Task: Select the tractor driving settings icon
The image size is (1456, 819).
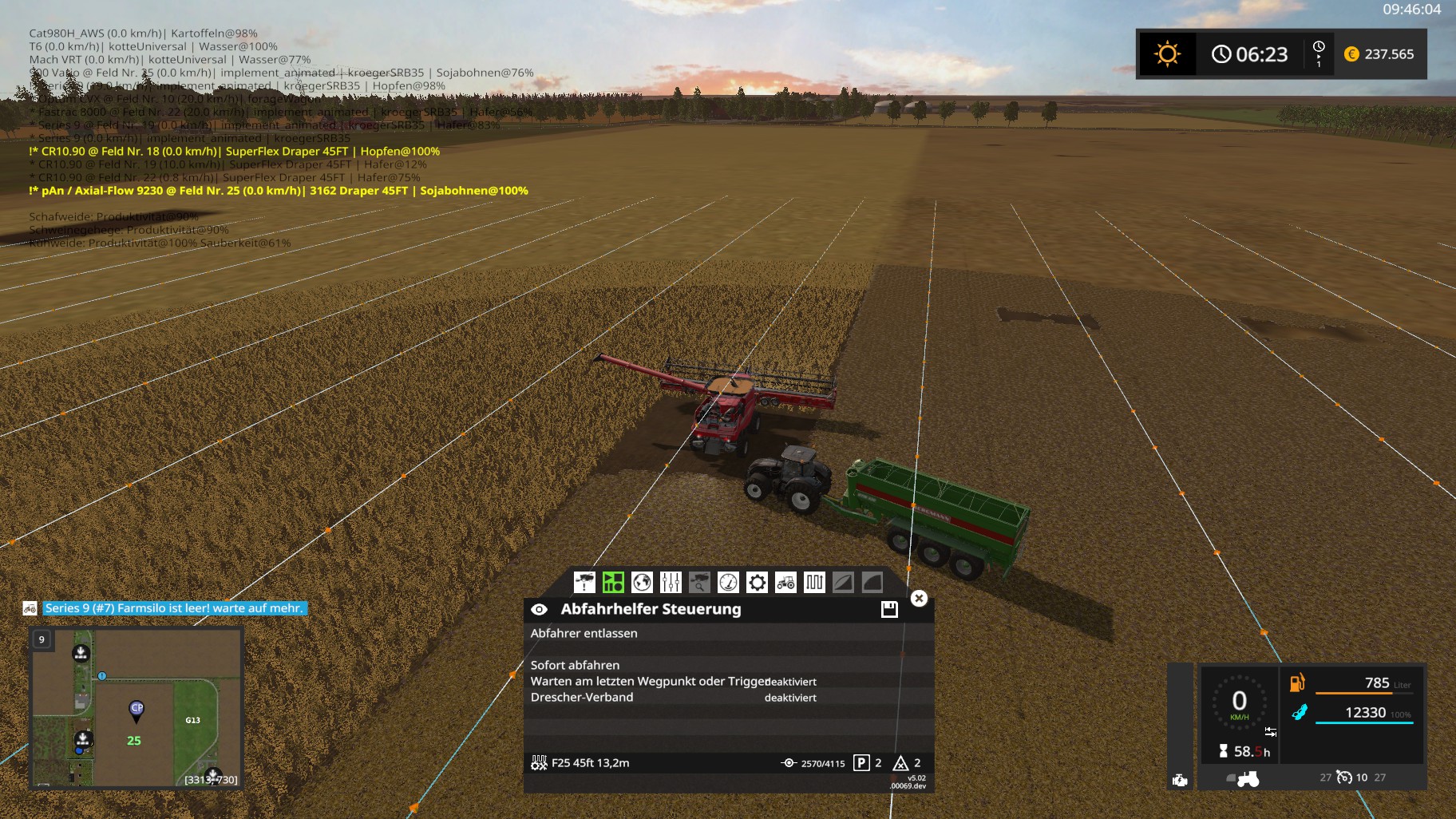Action: click(785, 582)
